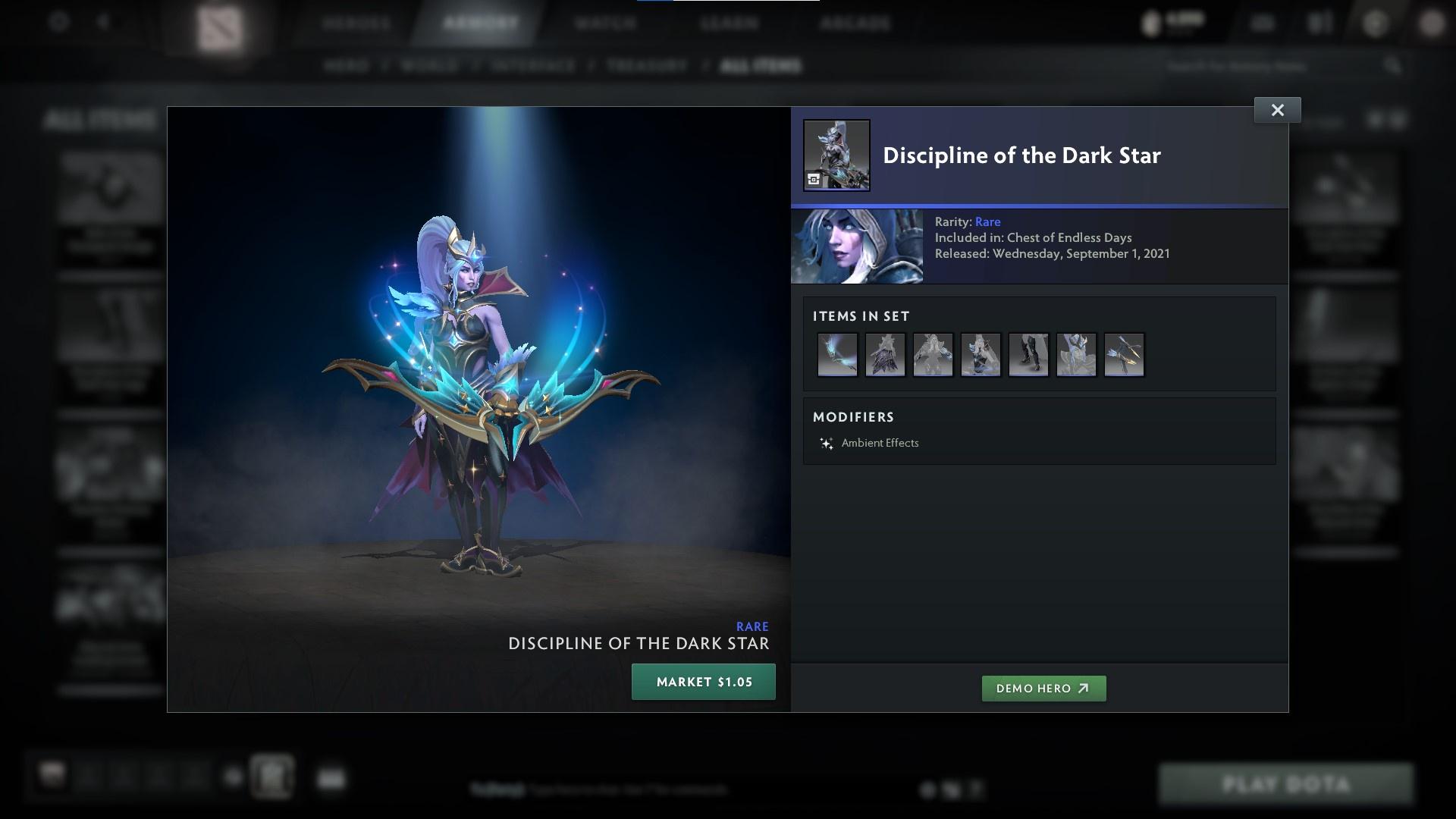The width and height of the screenshot is (1456, 819).
Task: Click the Rare rarity link in the item details
Action: (987, 221)
